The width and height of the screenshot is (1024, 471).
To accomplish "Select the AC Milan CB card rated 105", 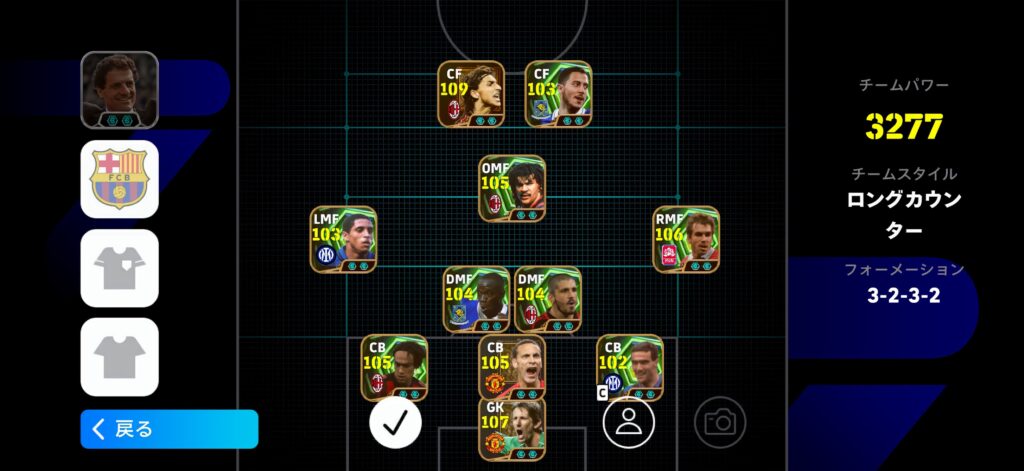I will click(x=394, y=367).
